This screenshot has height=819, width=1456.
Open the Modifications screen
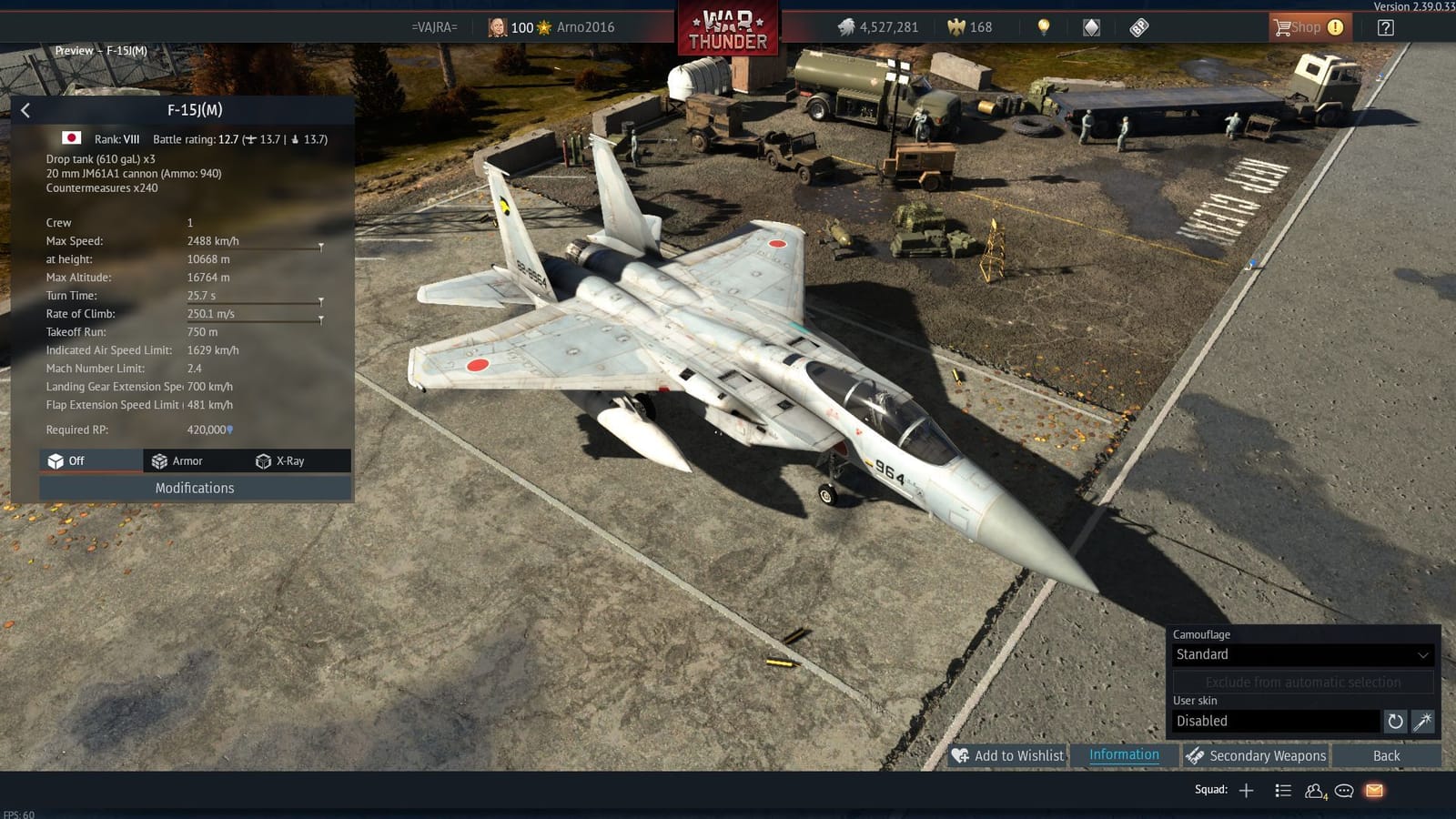coord(194,488)
